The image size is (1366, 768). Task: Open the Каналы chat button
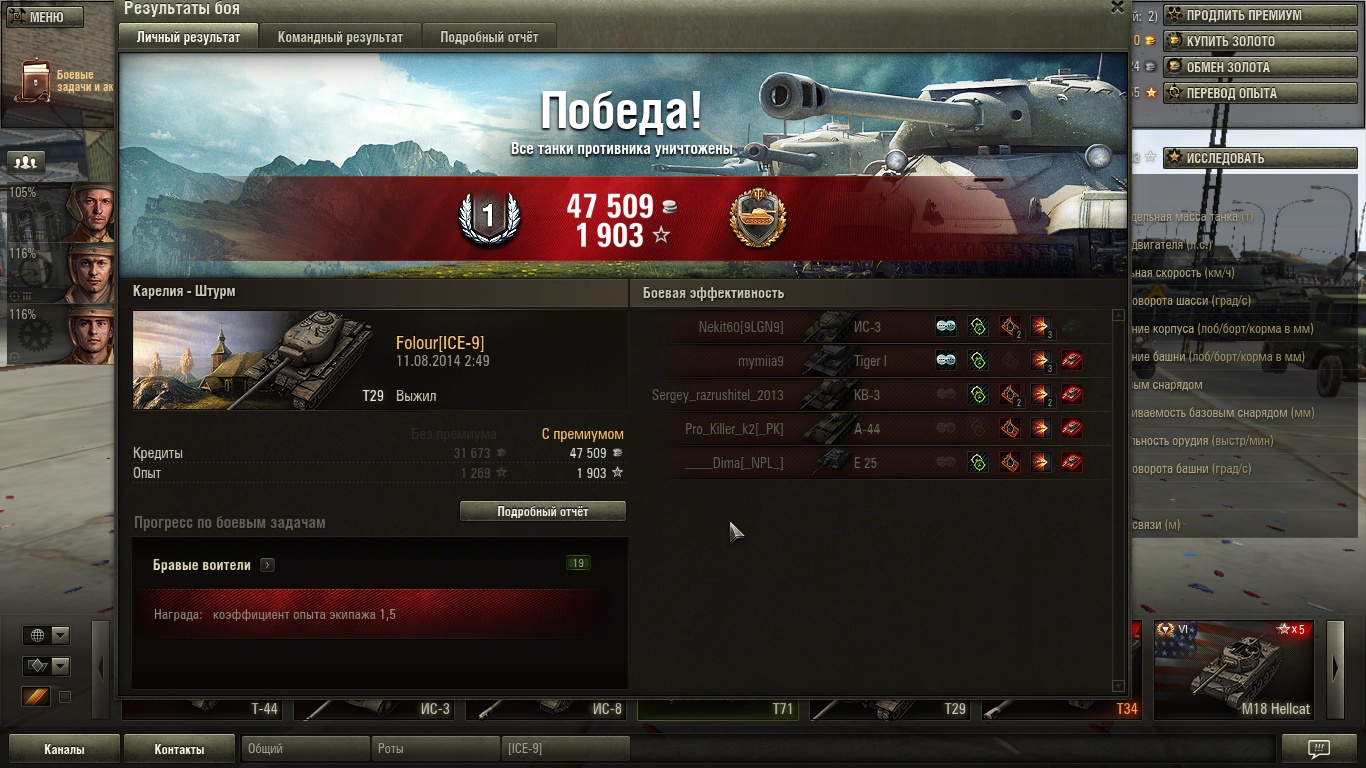pos(64,749)
